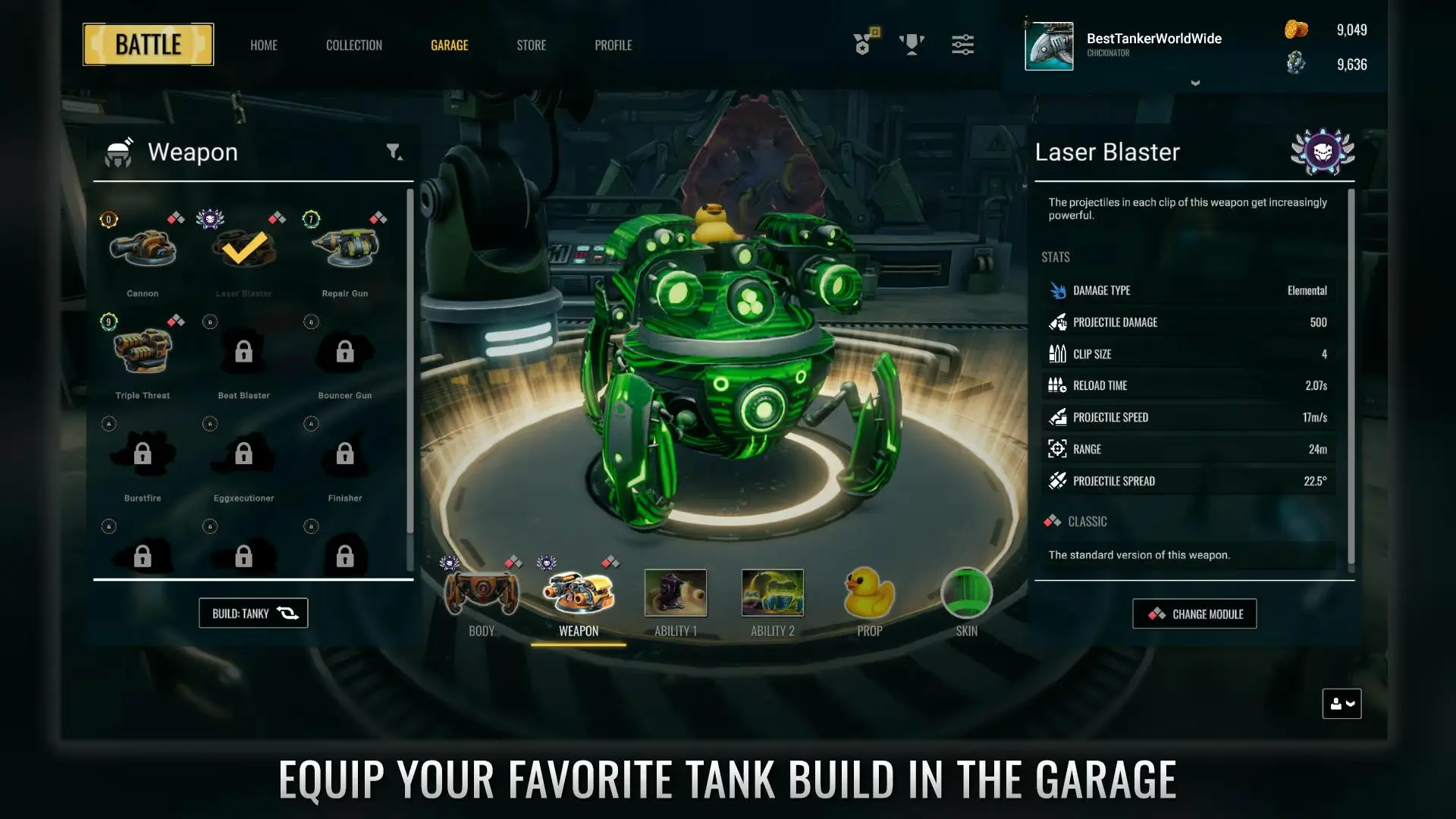Screen dimensions: 1456x819
Task: Open the spectator view dropdown
Action: 1341,704
